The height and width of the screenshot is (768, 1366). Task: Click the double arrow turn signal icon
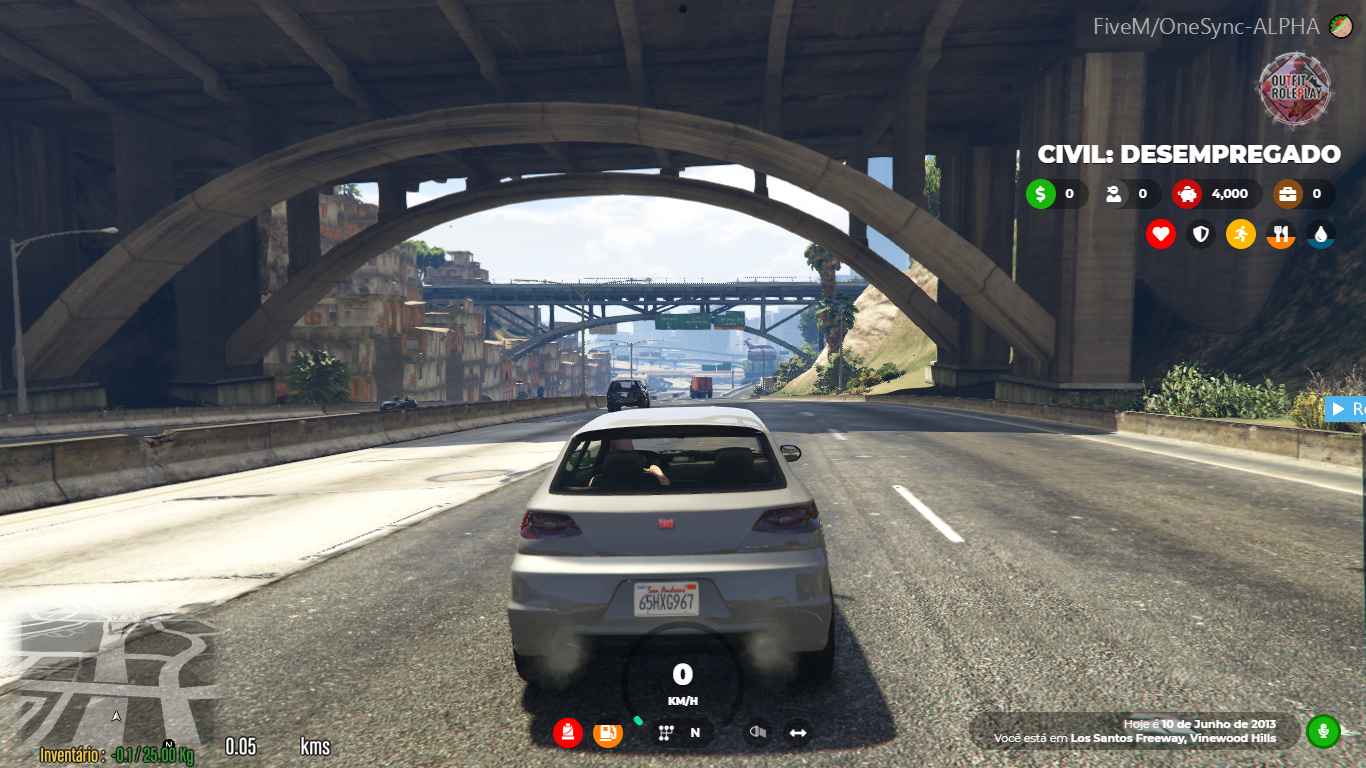coord(798,733)
